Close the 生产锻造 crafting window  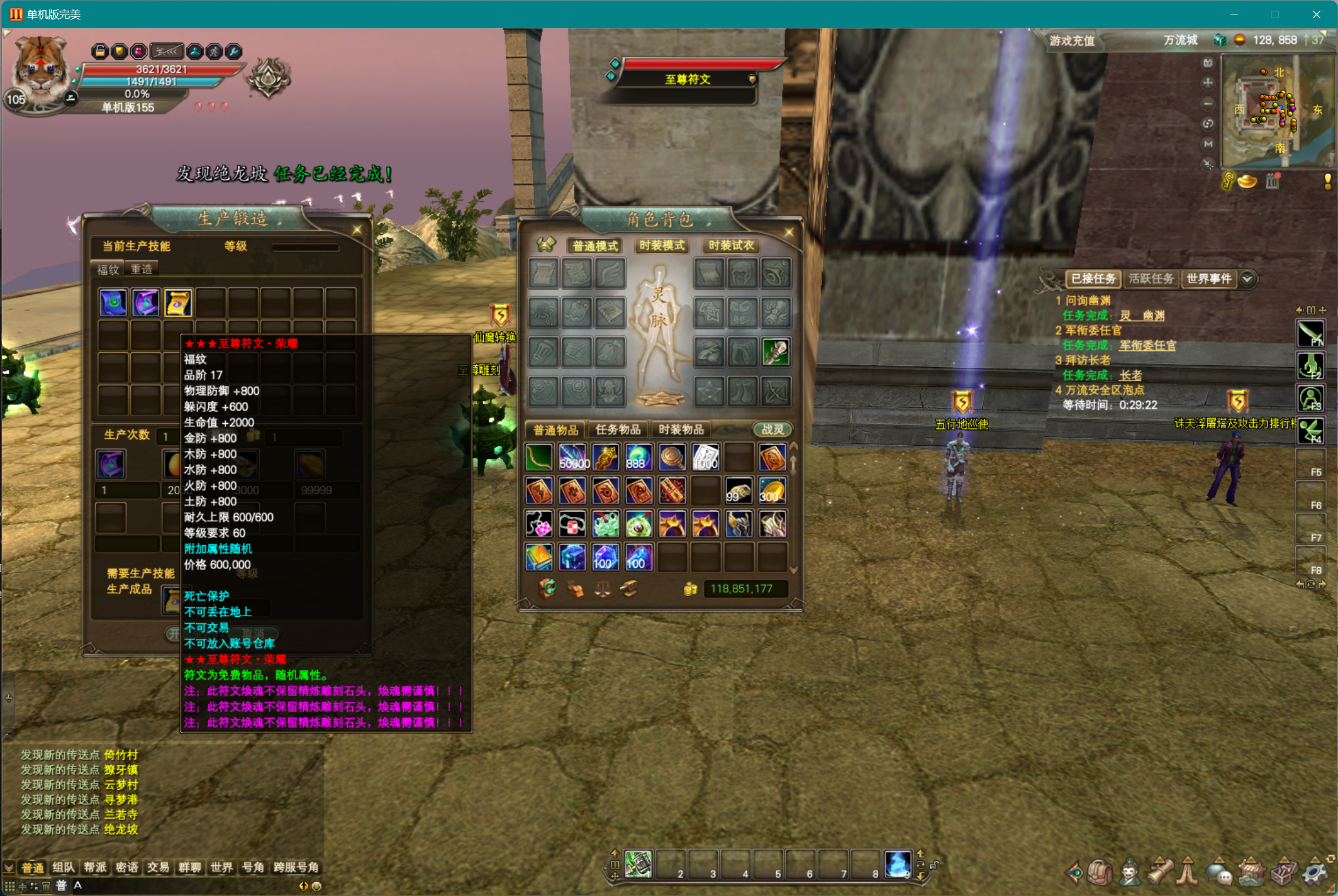click(357, 230)
